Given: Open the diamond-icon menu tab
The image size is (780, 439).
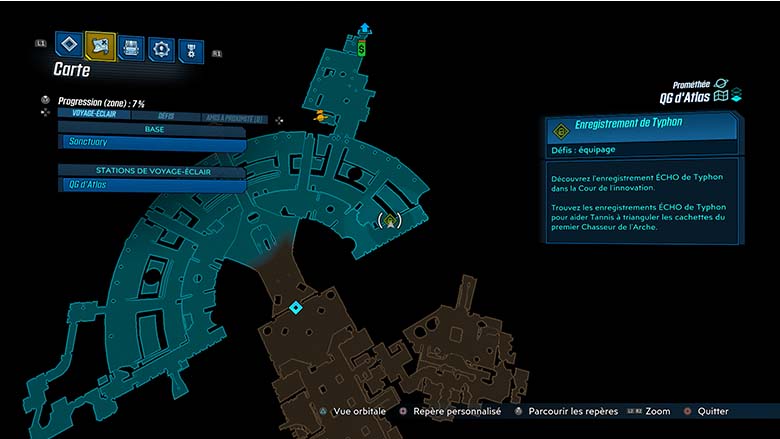Looking at the screenshot, I should [68, 44].
